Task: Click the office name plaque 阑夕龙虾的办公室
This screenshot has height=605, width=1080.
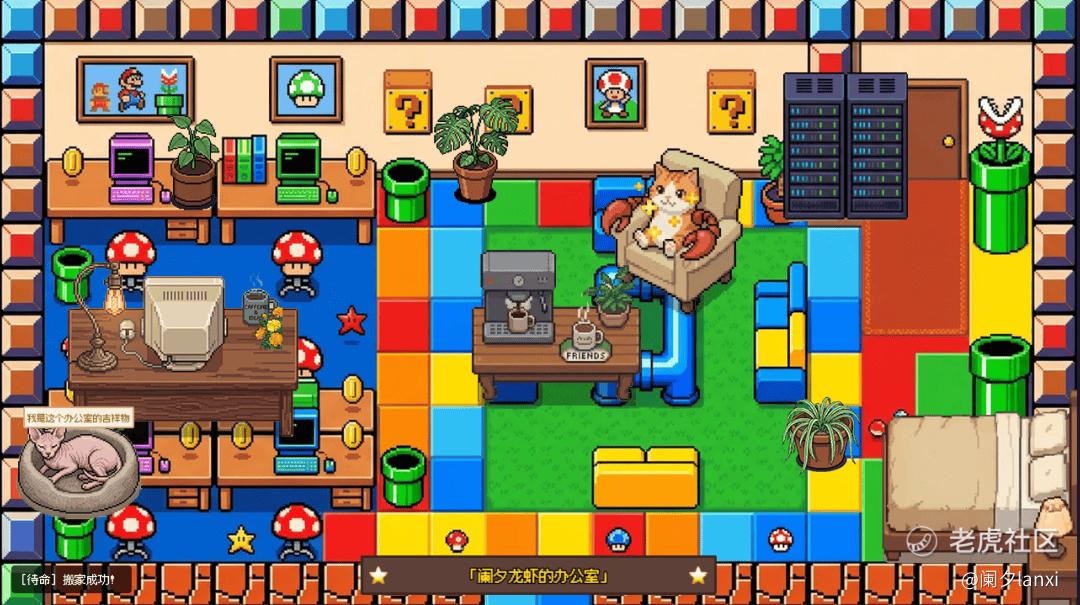Action: tap(538, 576)
